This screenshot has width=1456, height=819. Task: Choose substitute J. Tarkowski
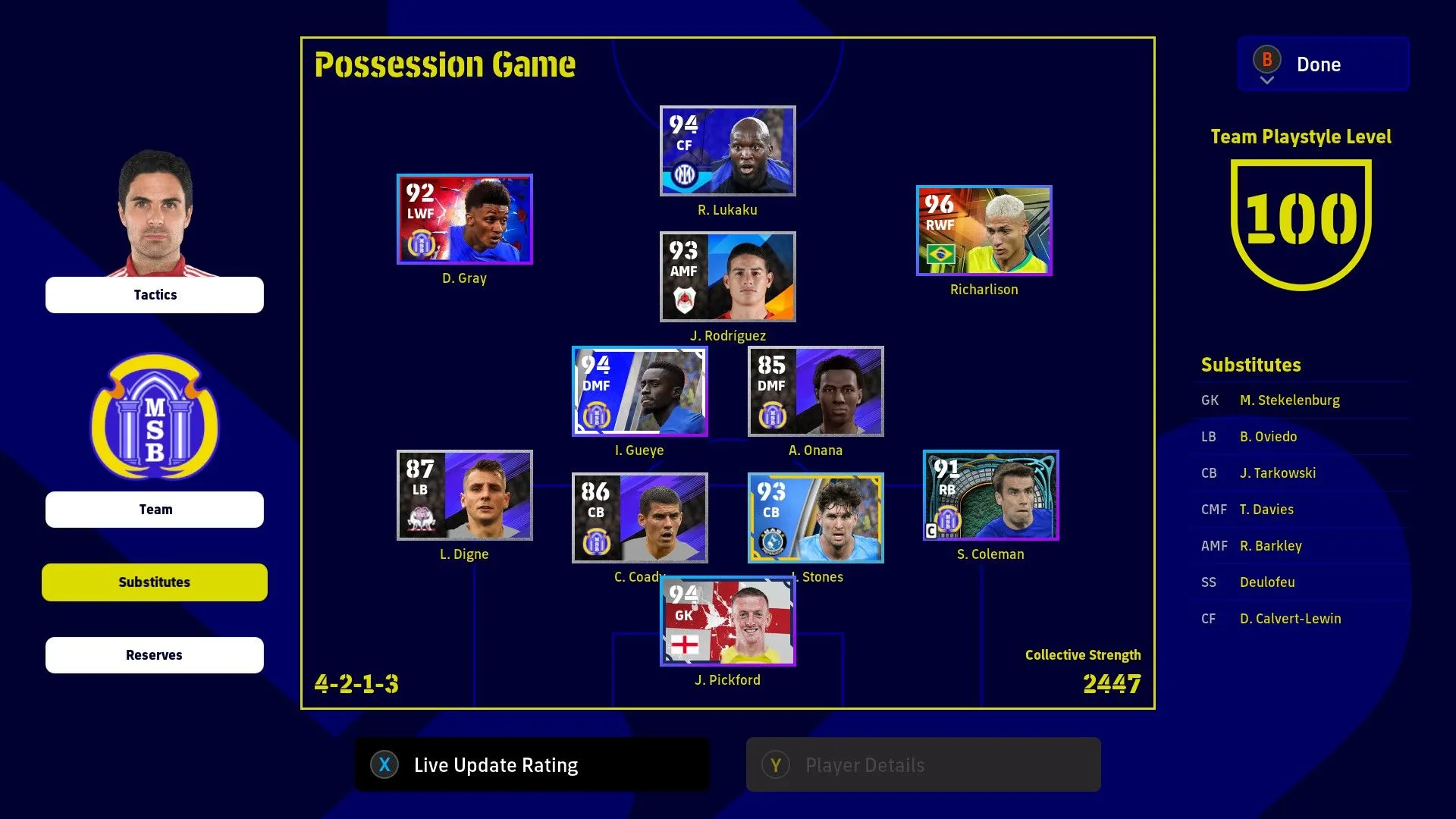[x=1277, y=473]
